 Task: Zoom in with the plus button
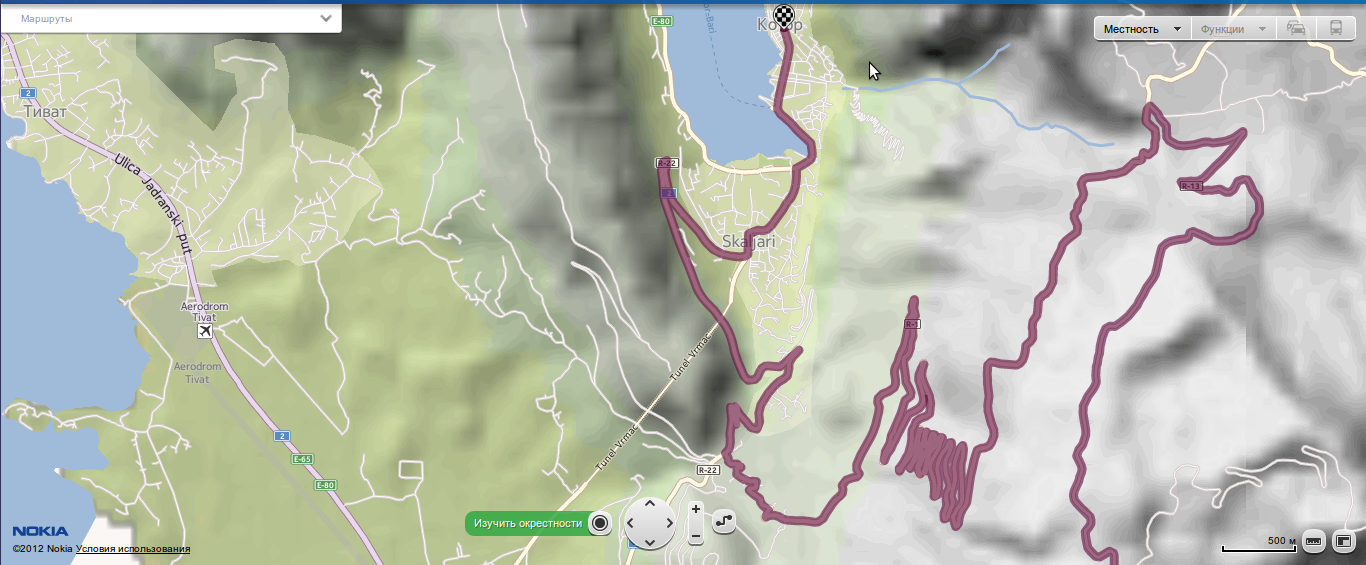[x=696, y=509]
